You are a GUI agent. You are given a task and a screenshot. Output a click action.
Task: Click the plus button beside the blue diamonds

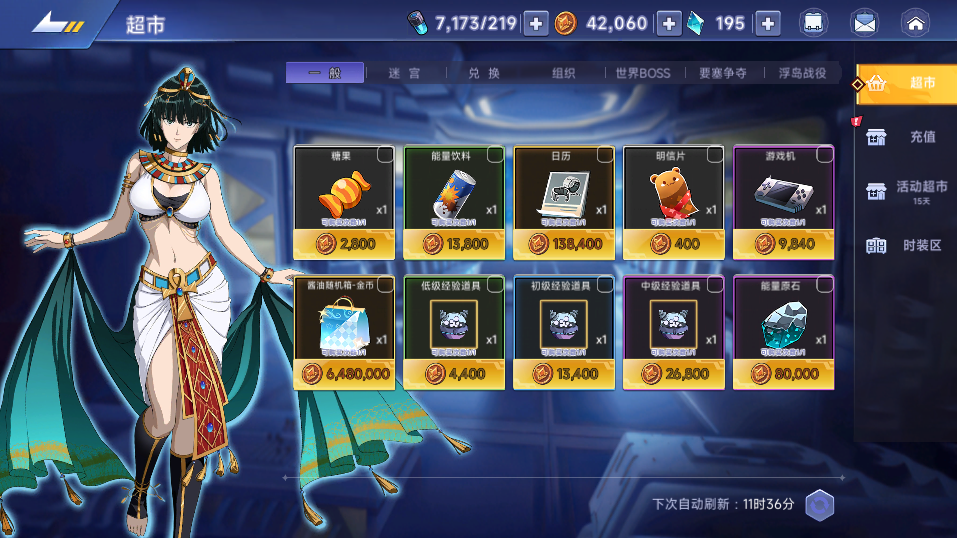[x=767, y=23]
